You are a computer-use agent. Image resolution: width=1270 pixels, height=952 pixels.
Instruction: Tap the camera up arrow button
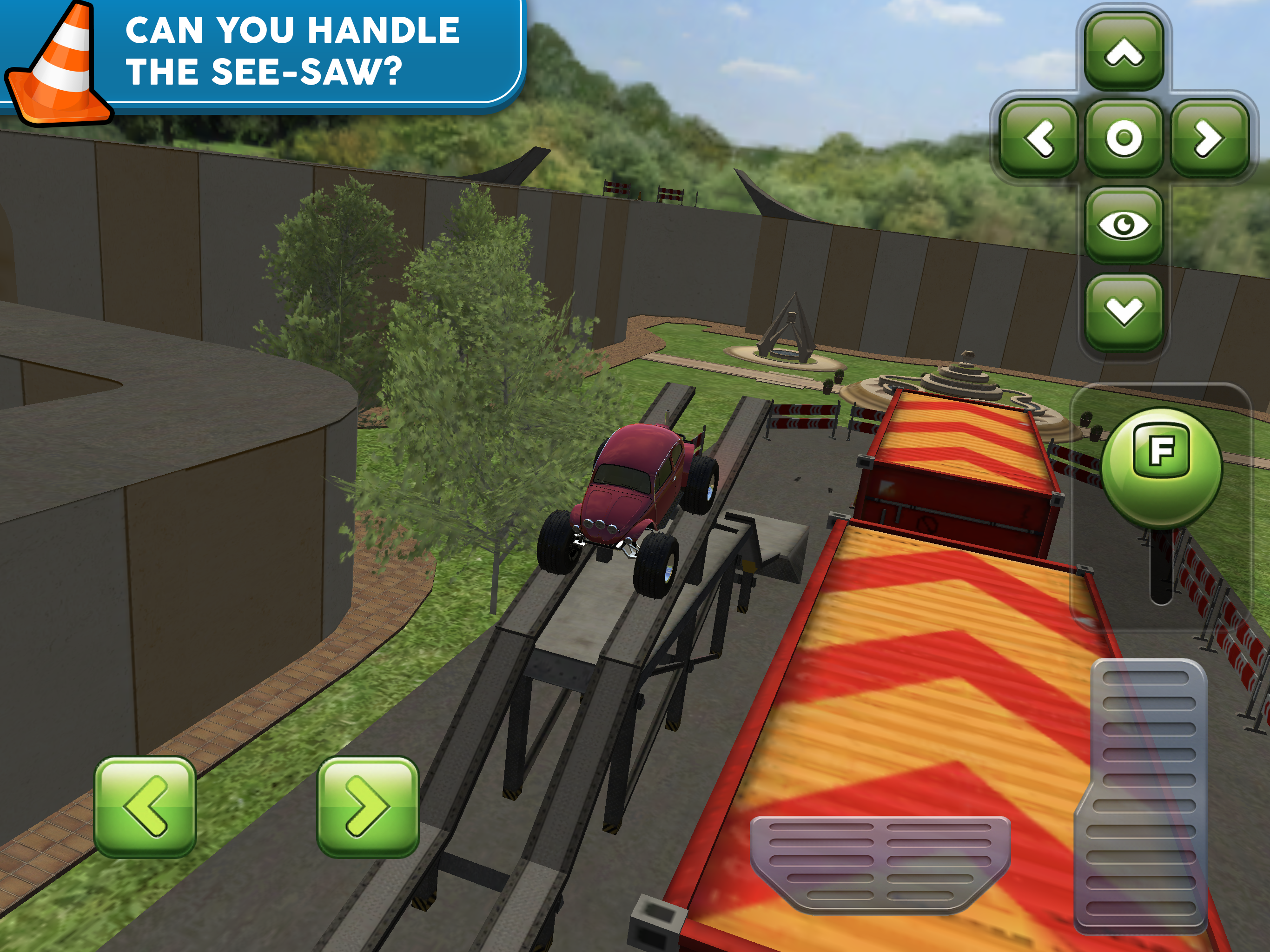point(1124,52)
